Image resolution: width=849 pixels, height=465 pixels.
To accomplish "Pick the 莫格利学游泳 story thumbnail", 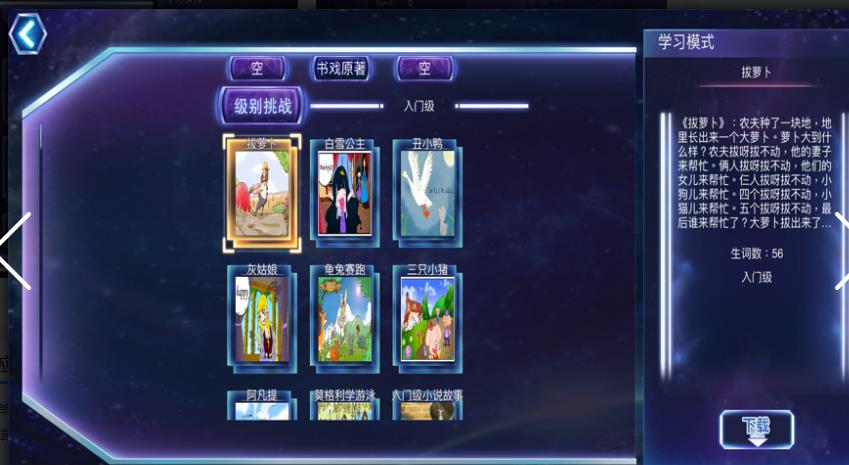I will pyautogui.click(x=344, y=408).
